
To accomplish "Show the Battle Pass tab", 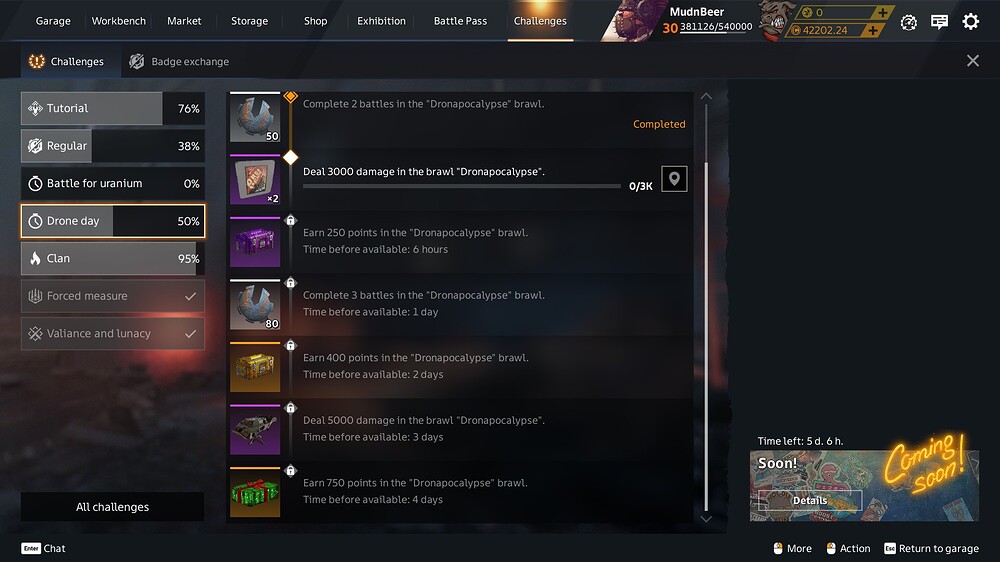I will pyautogui.click(x=460, y=21).
